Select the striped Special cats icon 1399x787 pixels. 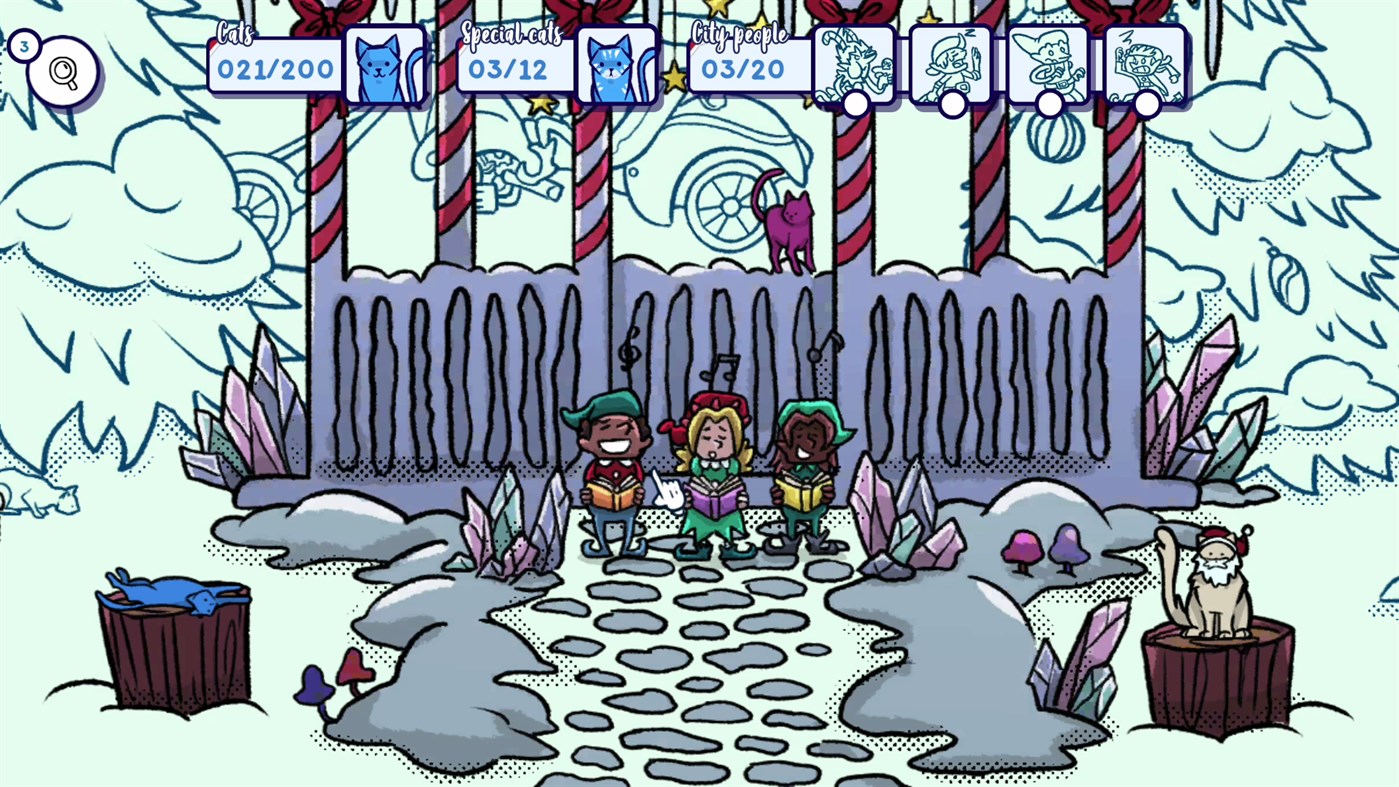[617, 65]
